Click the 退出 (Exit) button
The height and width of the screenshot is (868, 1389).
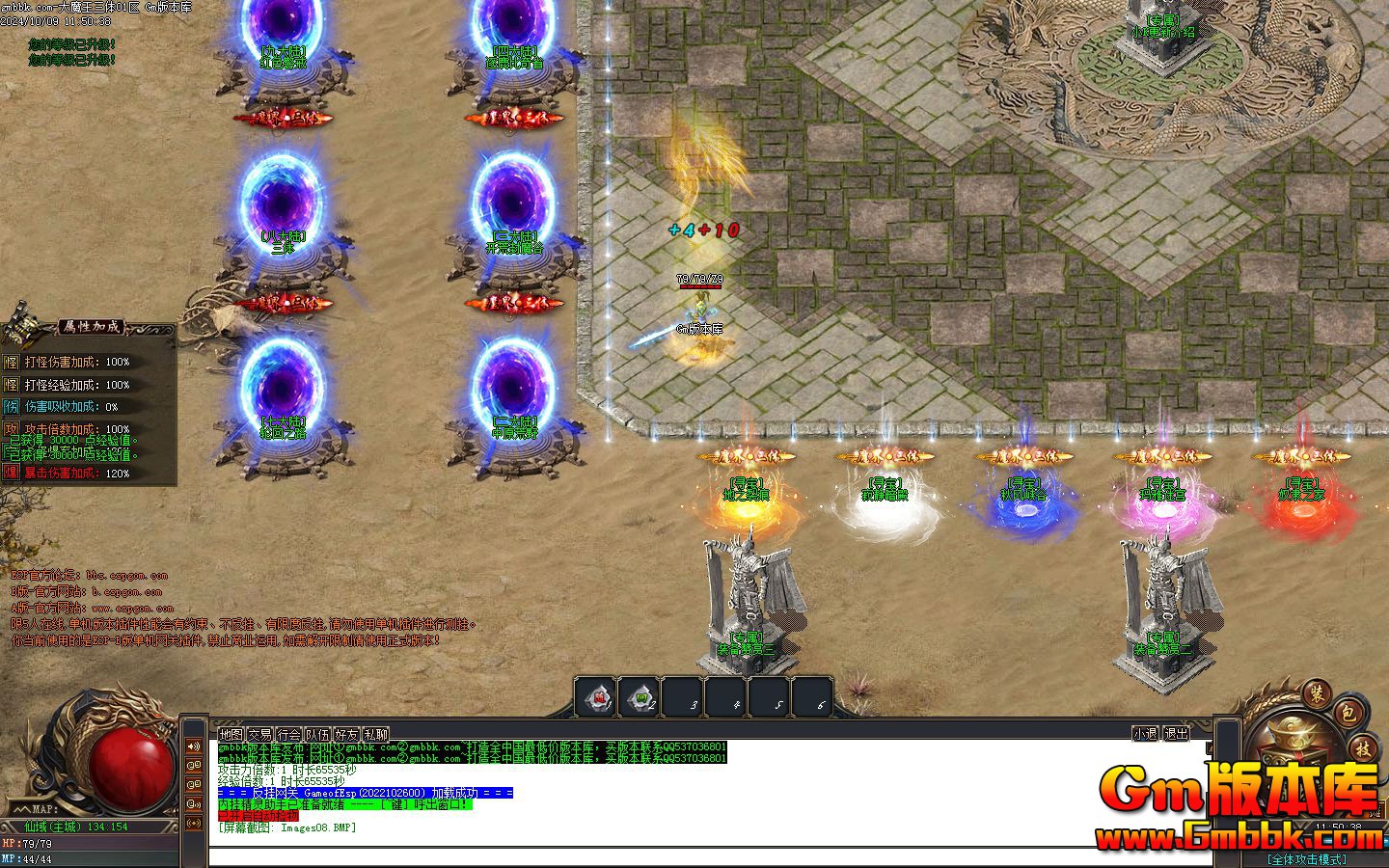pyautogui.click(x=1176, y=733)
